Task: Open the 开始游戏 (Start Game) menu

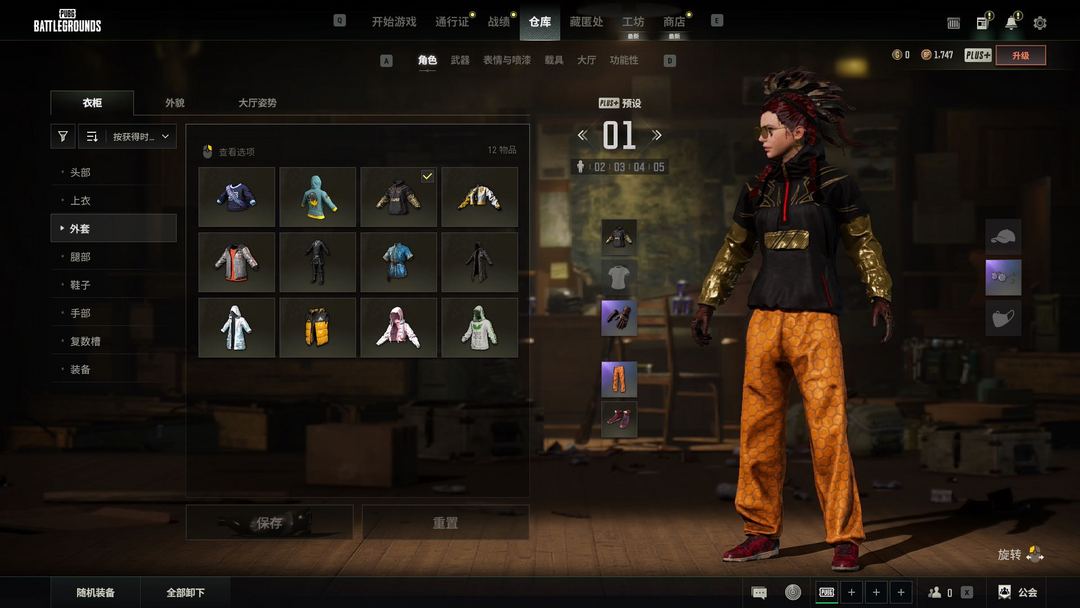Action: (393, 21)
